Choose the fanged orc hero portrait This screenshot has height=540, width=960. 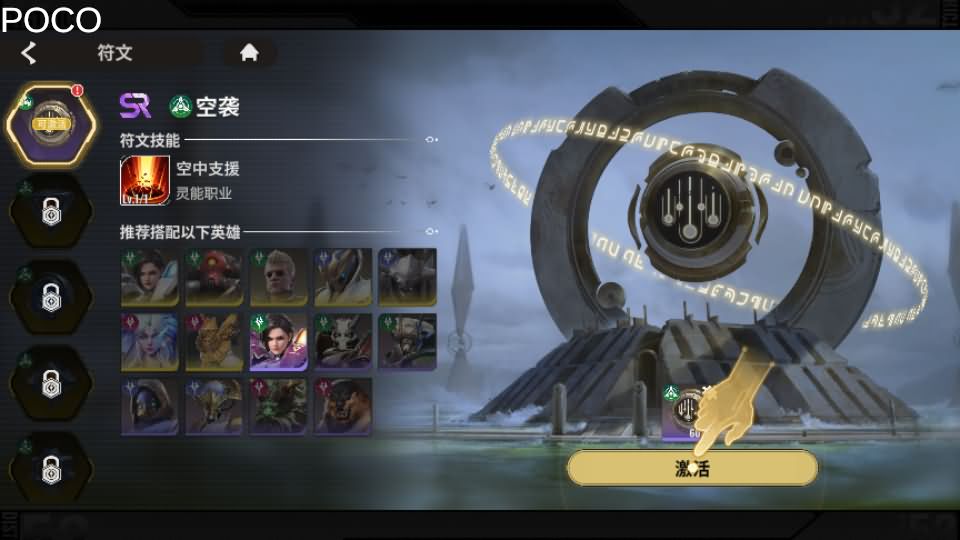tap(342, 407)
